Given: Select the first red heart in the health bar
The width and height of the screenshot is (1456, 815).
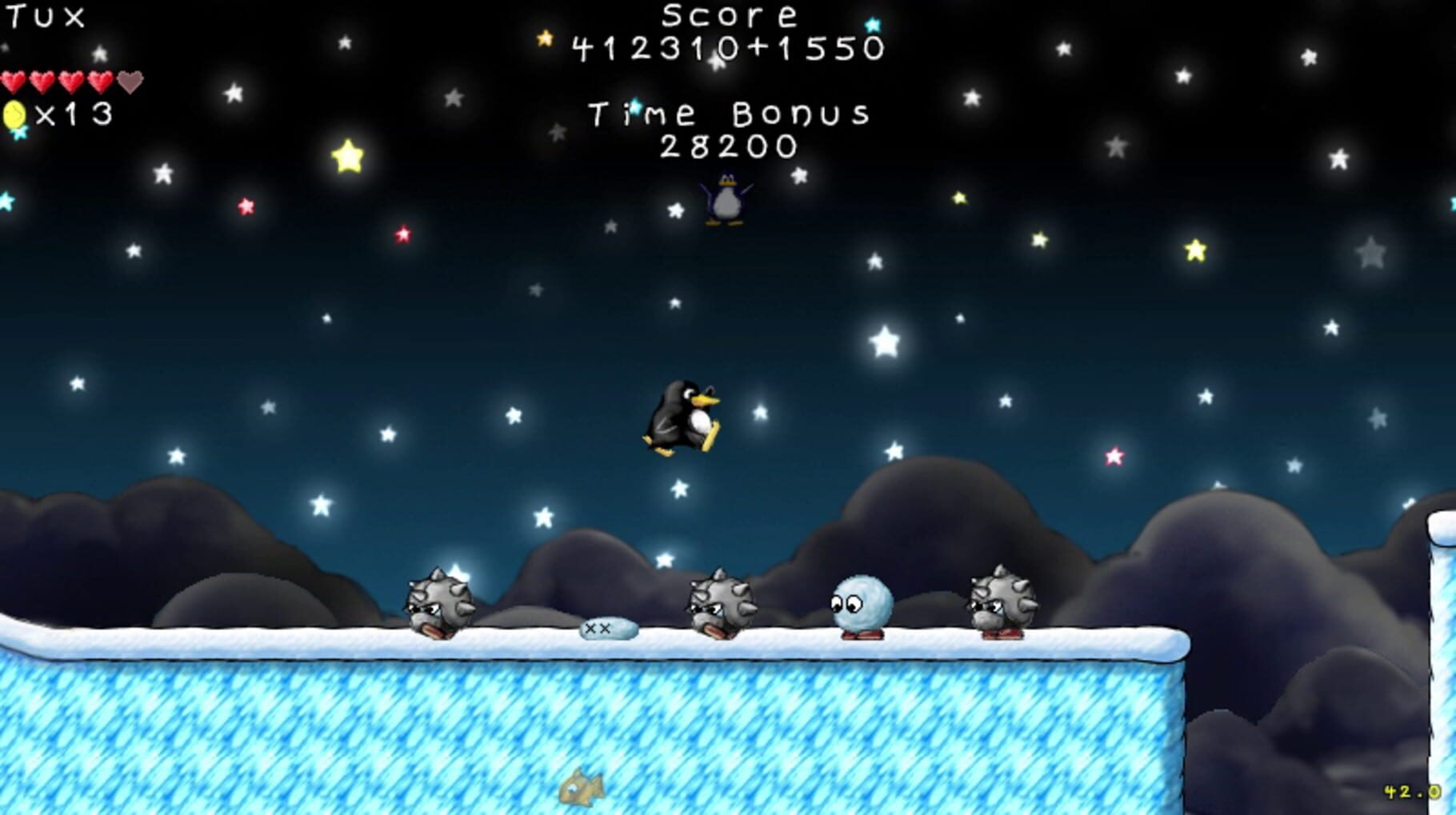Looking at the screenshot, I should click(11, 81).
